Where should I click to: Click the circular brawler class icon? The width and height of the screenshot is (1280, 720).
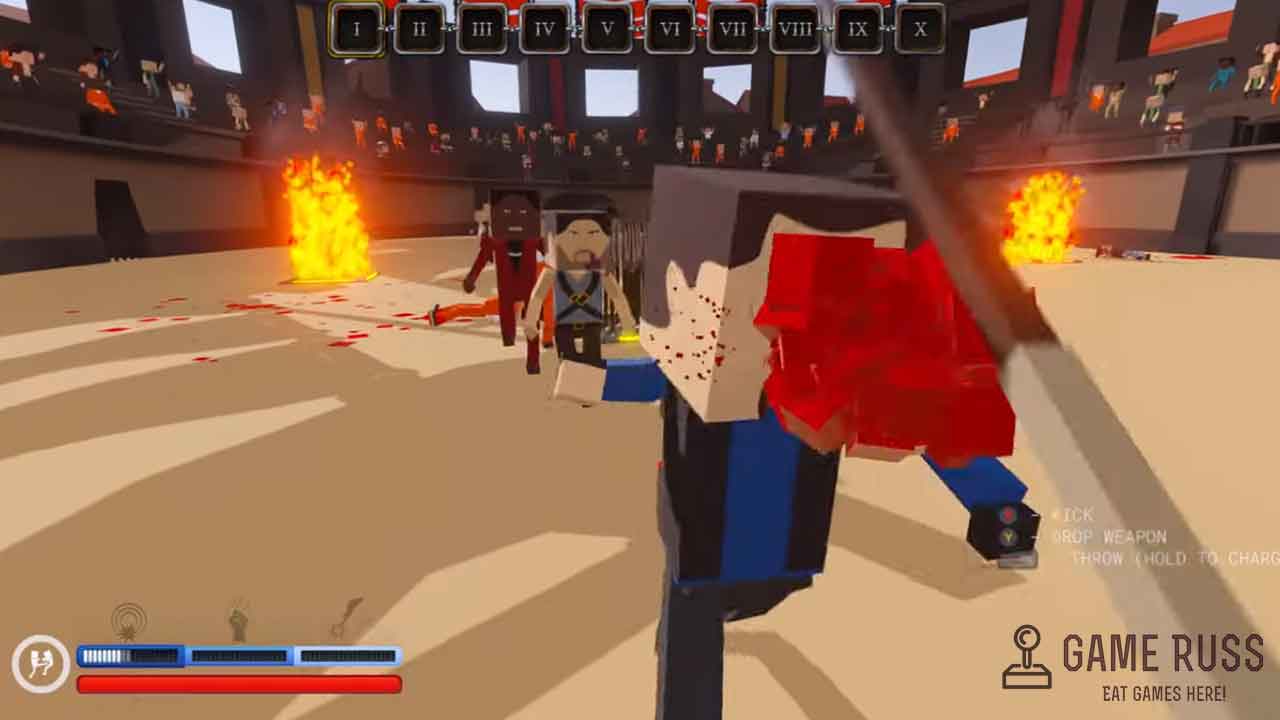pos(41,664)
